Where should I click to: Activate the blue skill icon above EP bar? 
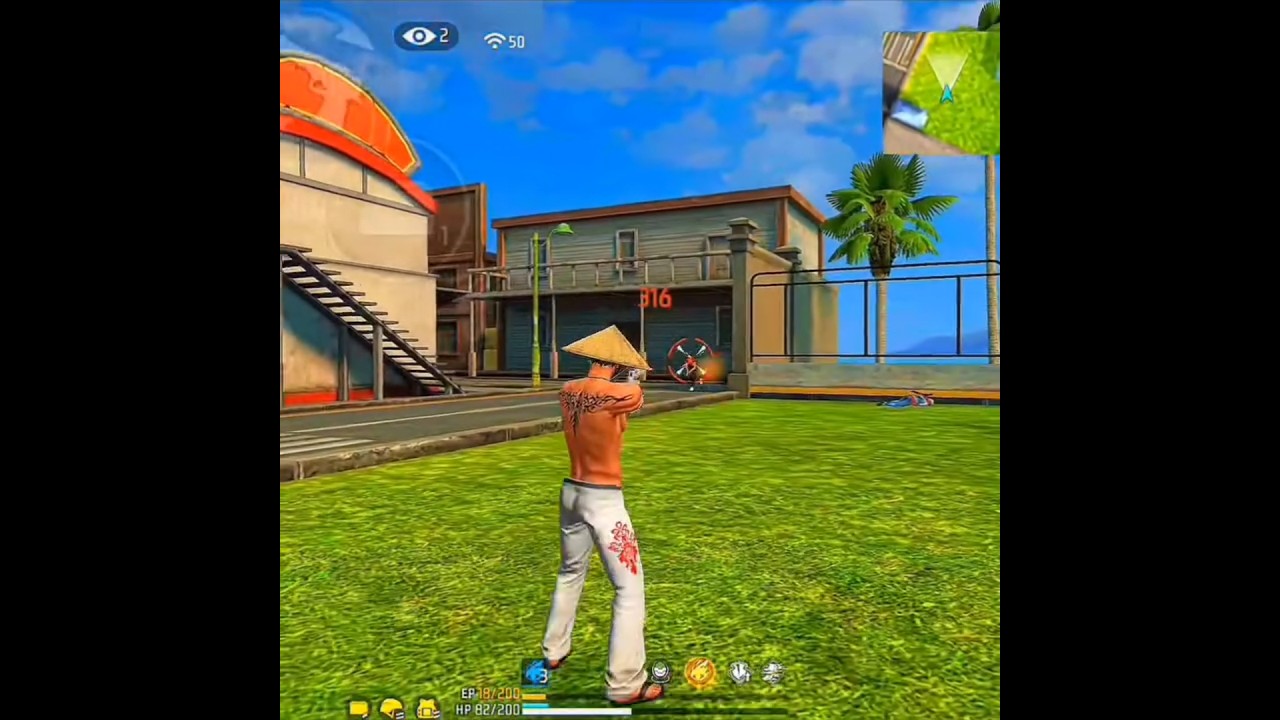(x=535, y=673)
